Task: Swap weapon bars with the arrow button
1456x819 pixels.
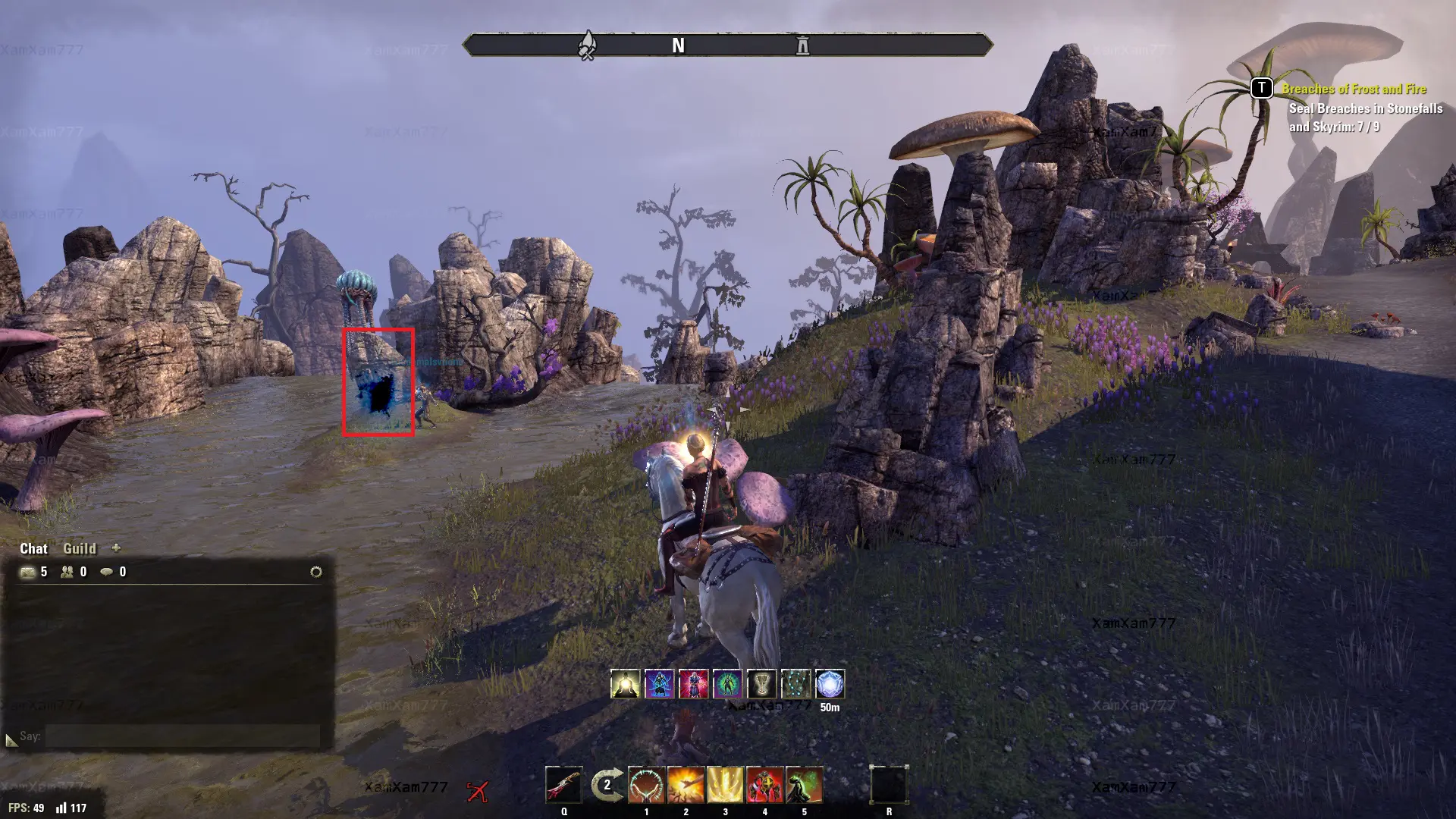Action: (x=607, y=785)
